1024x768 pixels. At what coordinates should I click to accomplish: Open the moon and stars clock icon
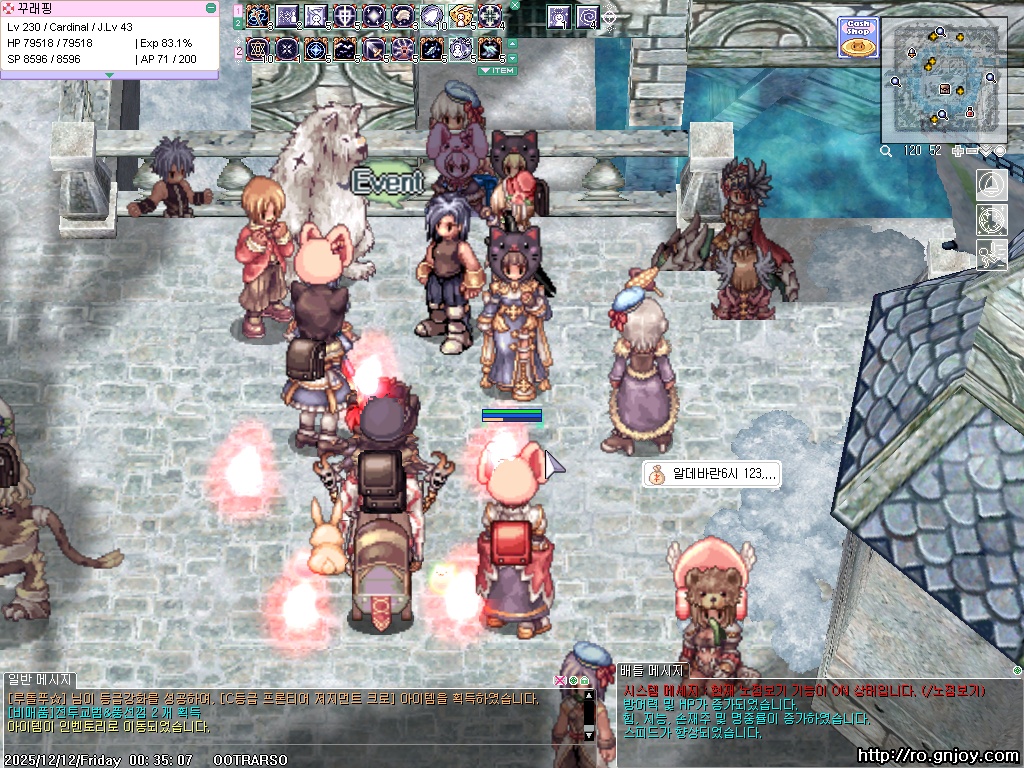[992, 219]
